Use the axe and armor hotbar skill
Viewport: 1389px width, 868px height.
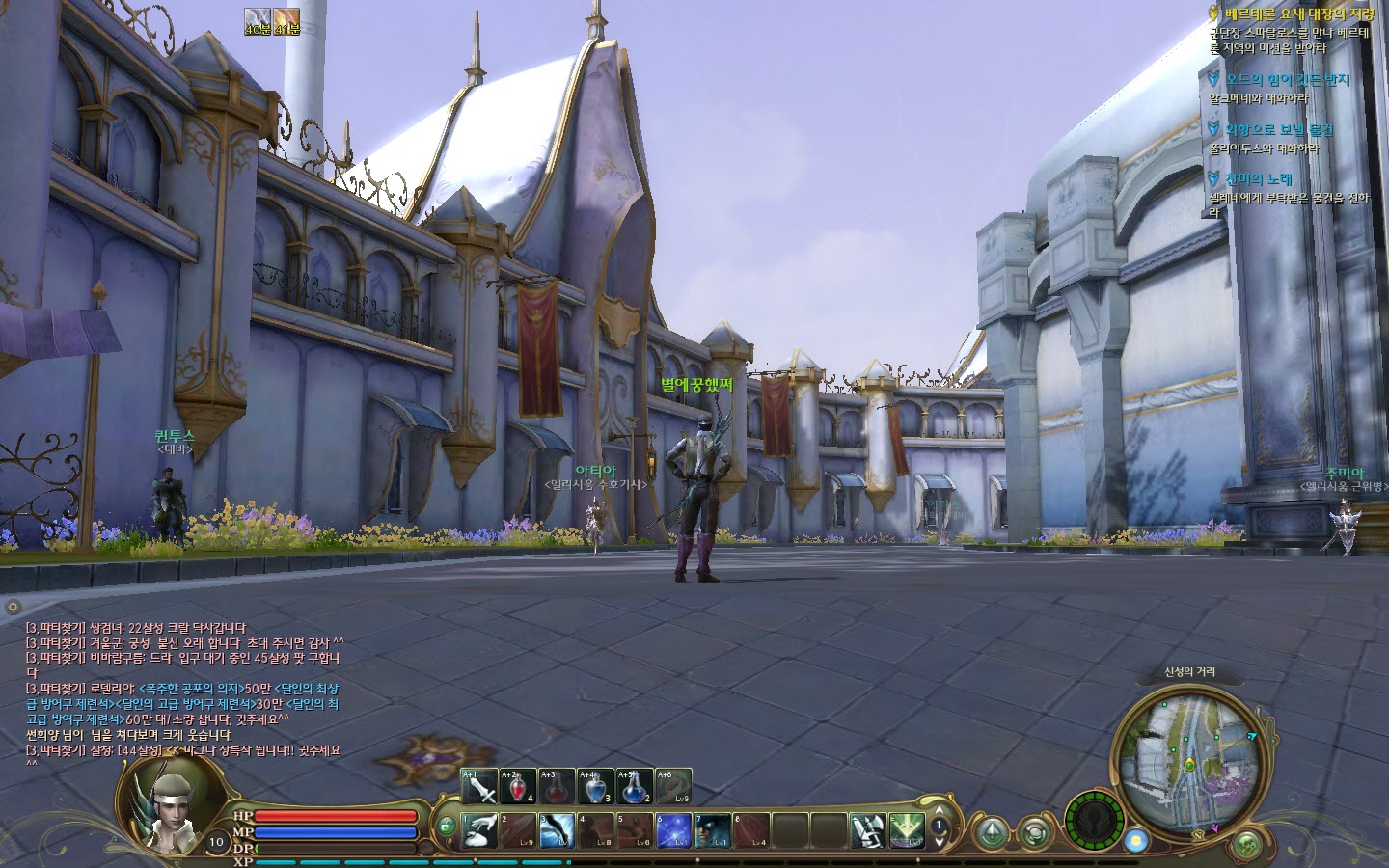point(867,830)
